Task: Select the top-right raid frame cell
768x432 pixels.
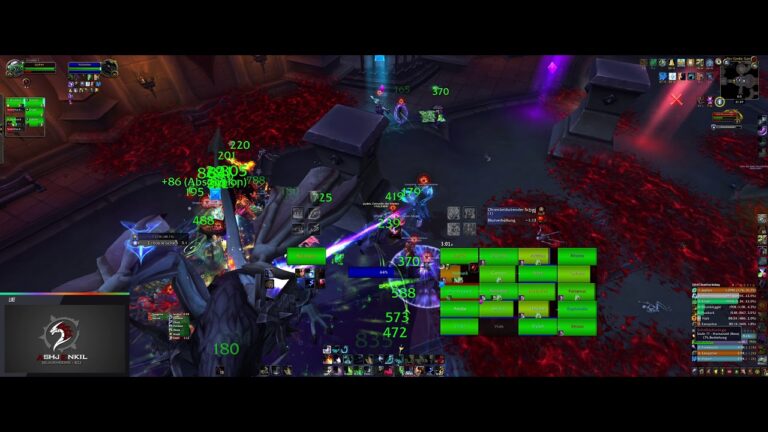Action: tap(576, 257)
